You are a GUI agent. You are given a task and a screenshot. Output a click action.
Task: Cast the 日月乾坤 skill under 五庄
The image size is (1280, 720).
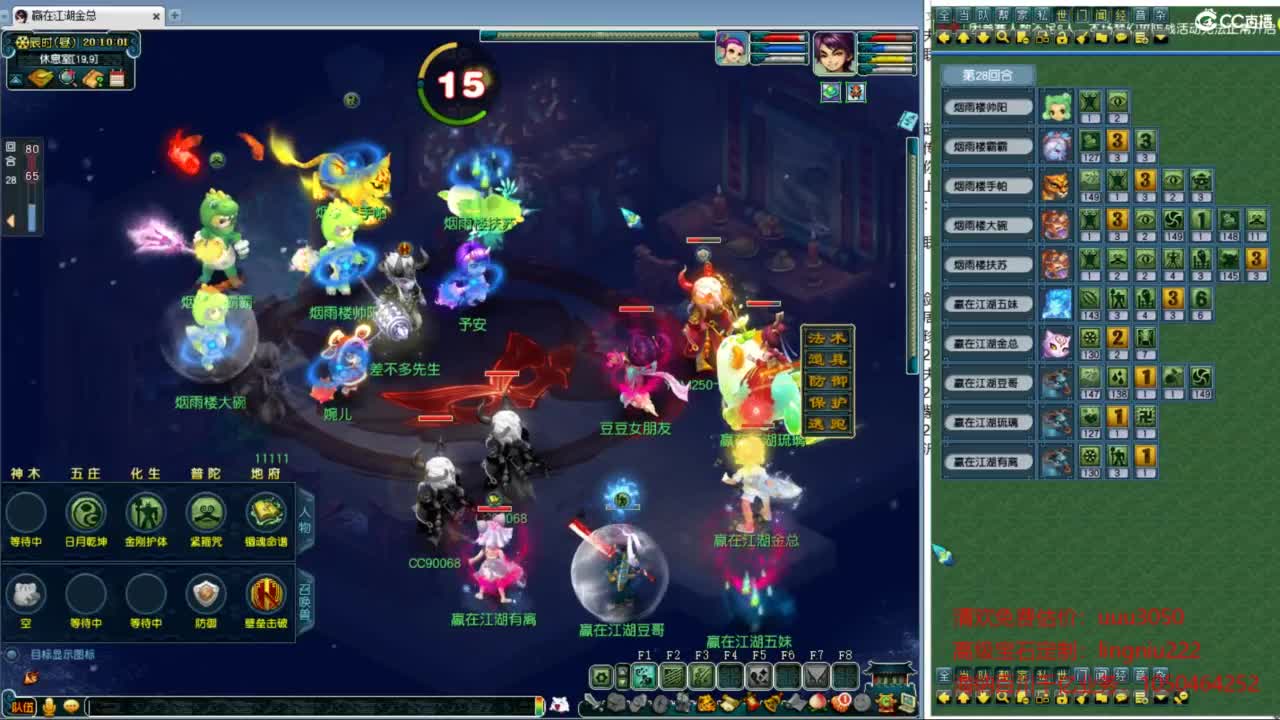click(x=86, y=513)
